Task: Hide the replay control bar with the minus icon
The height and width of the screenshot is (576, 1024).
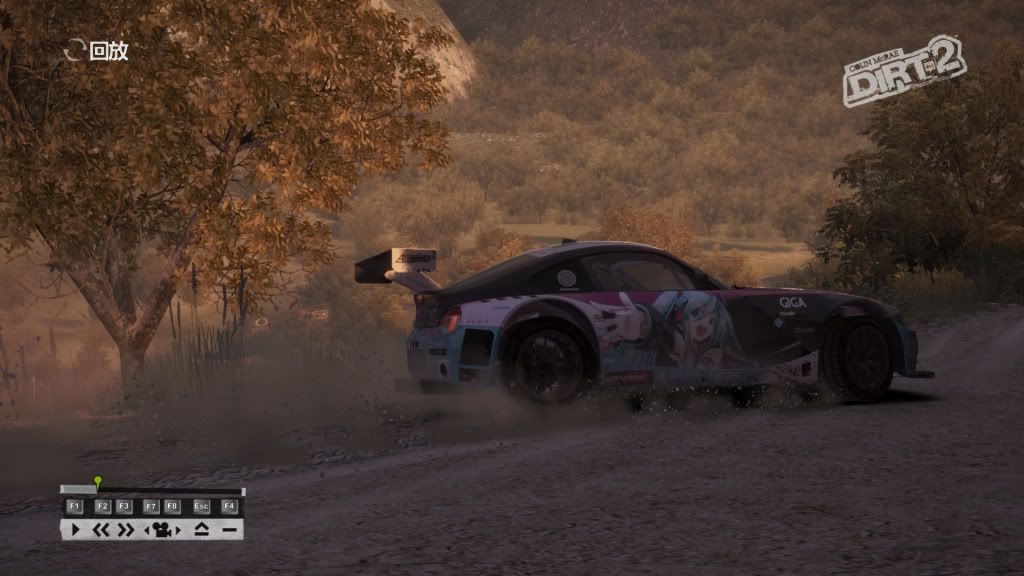Action: tap(229, 529)
